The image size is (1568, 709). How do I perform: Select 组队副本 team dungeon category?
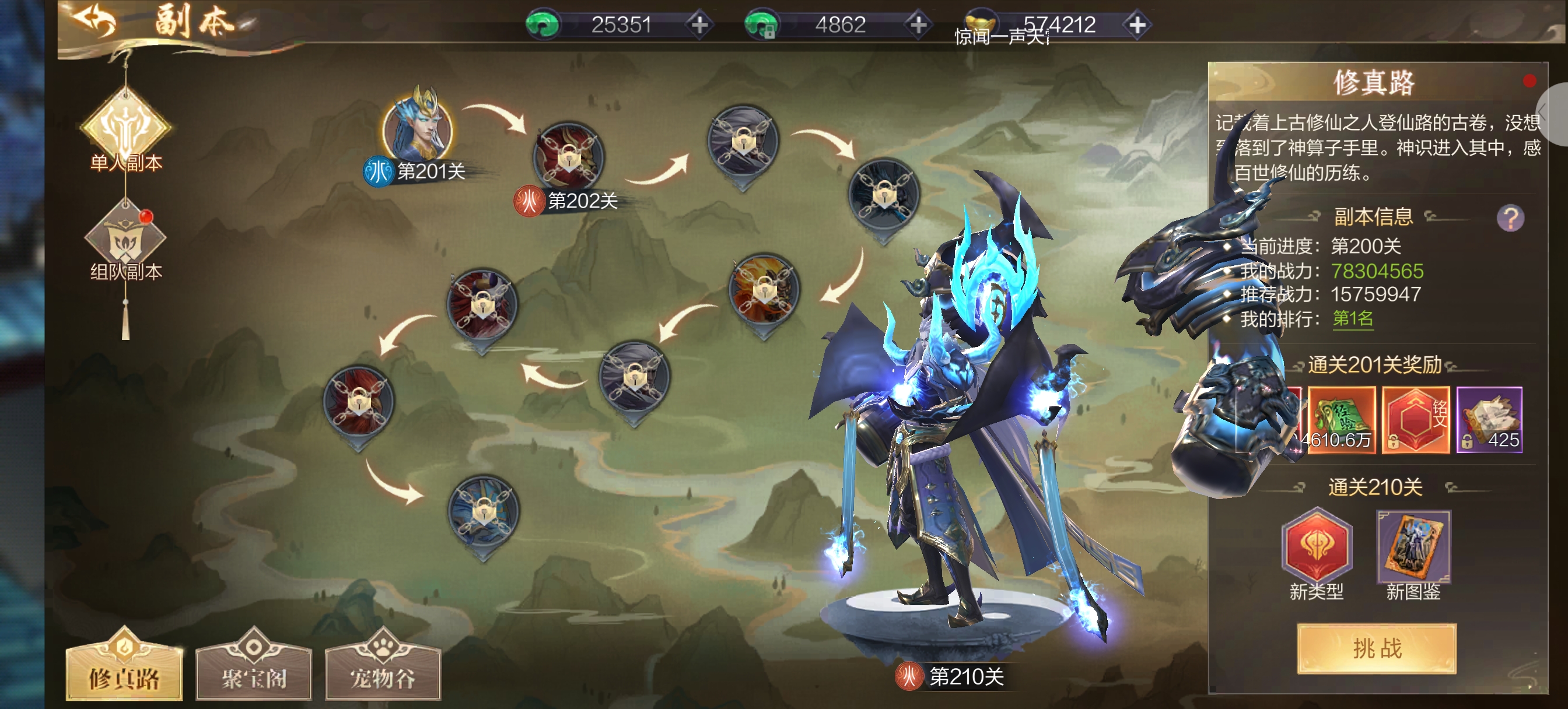pos(125,240)
